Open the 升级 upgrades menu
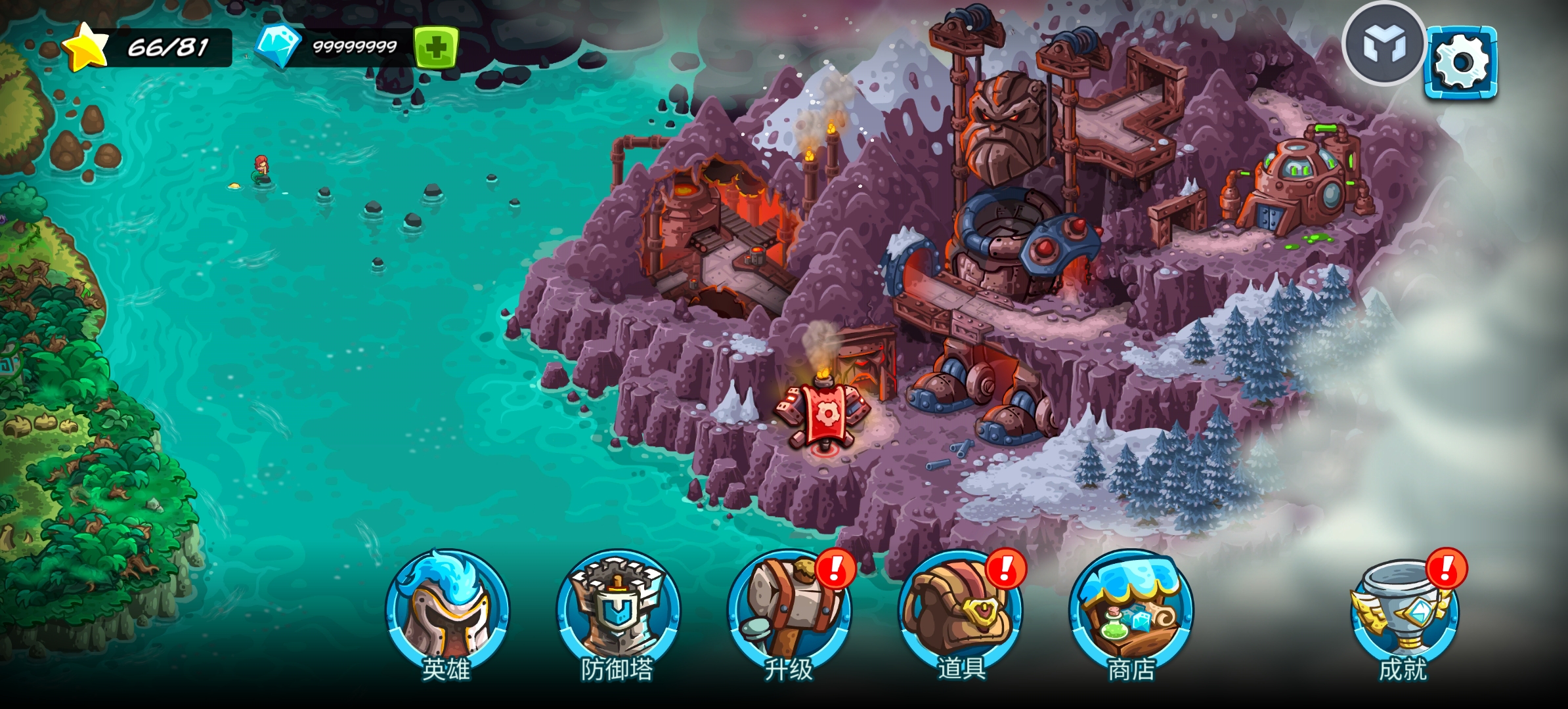1568x709 pixels. (789, 612)
